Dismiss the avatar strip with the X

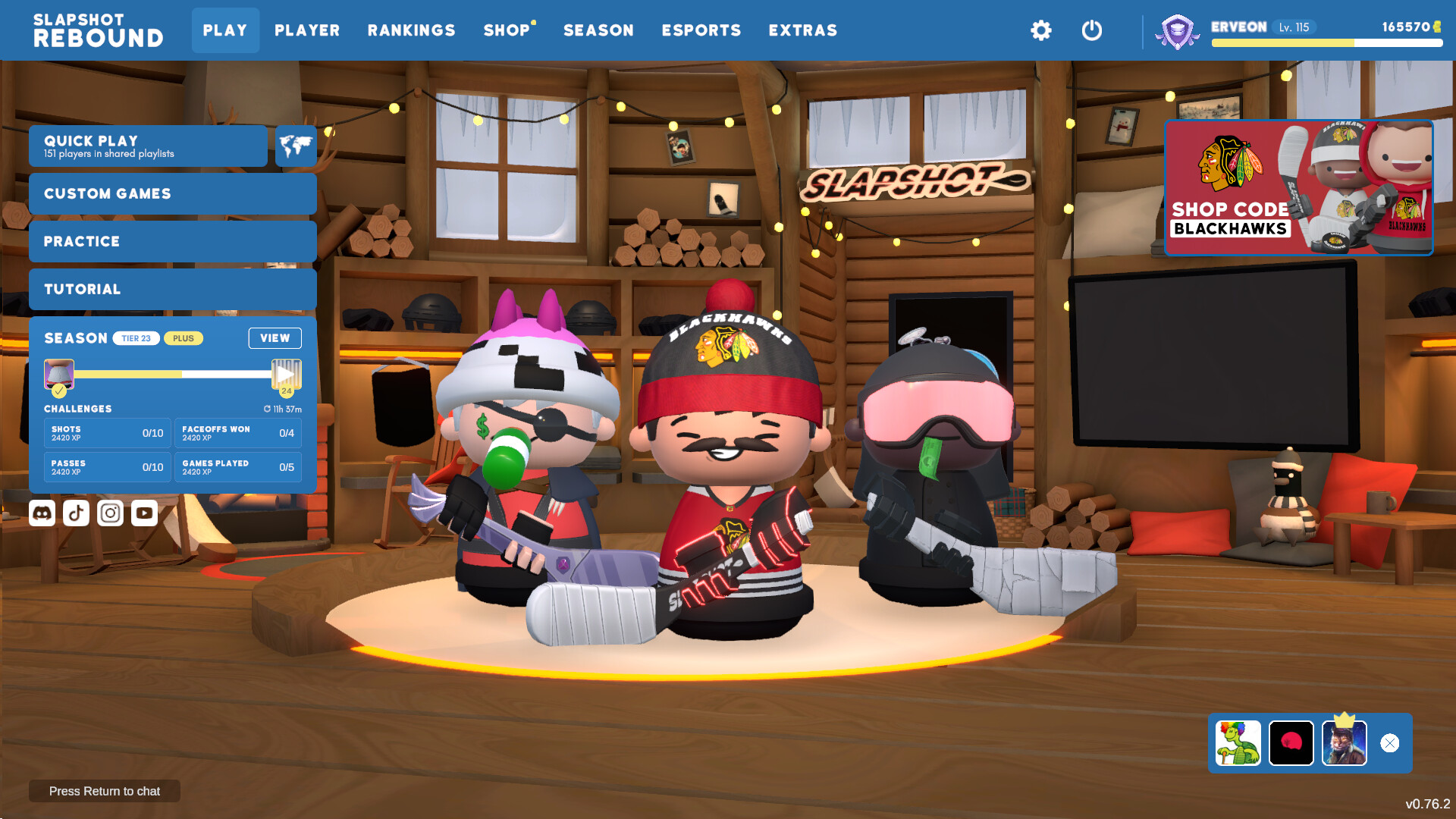click(1390, 743)
